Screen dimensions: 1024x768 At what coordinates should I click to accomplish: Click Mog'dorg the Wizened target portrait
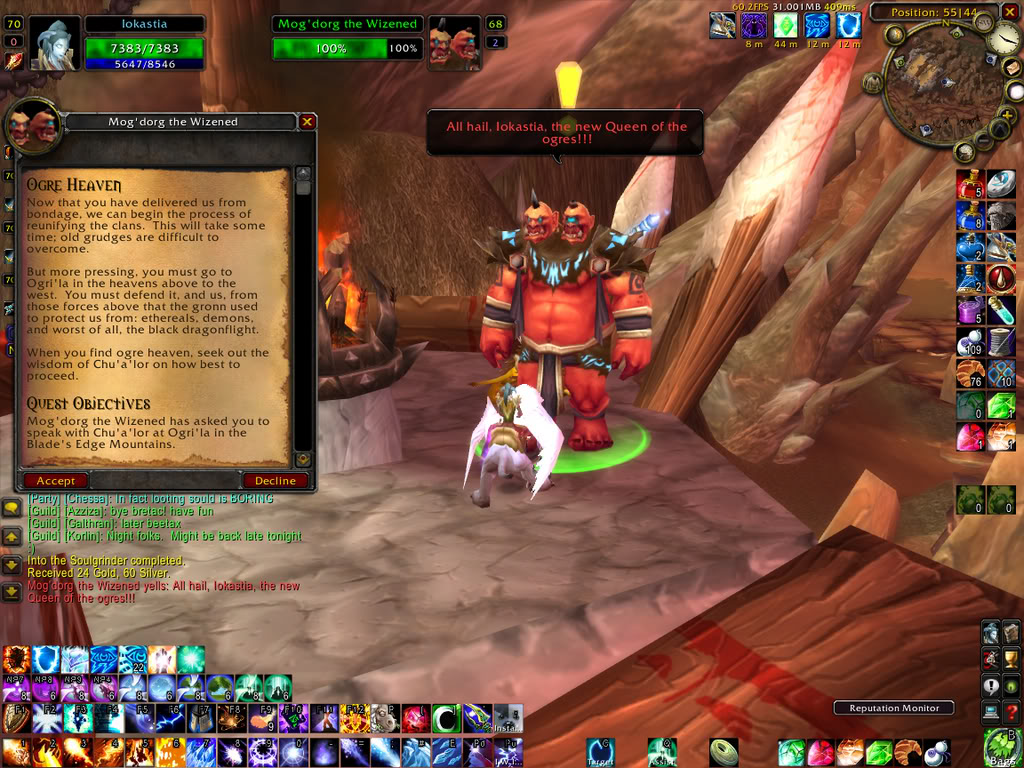click(x=453, y=45)
